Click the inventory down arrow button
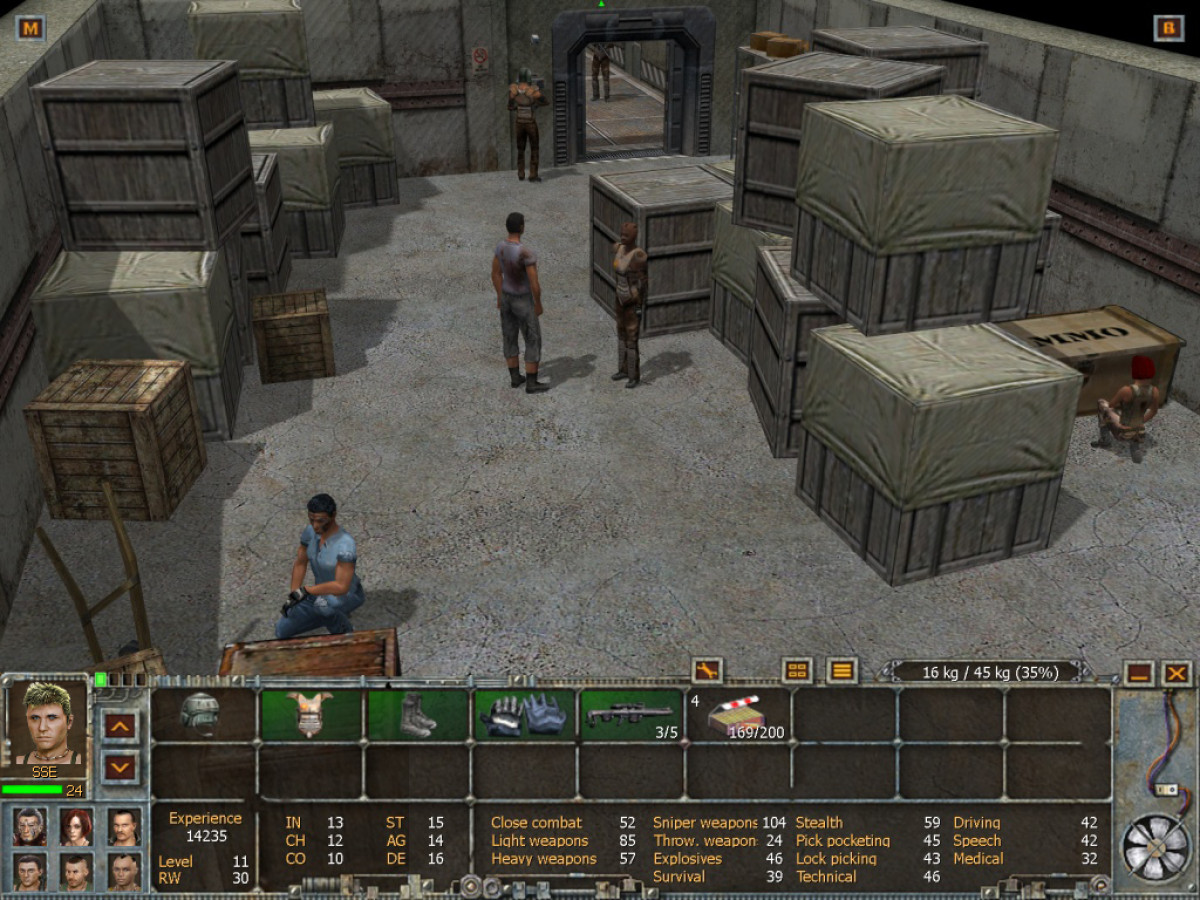Screen dimensions: 1200x900 click(121, 767)
